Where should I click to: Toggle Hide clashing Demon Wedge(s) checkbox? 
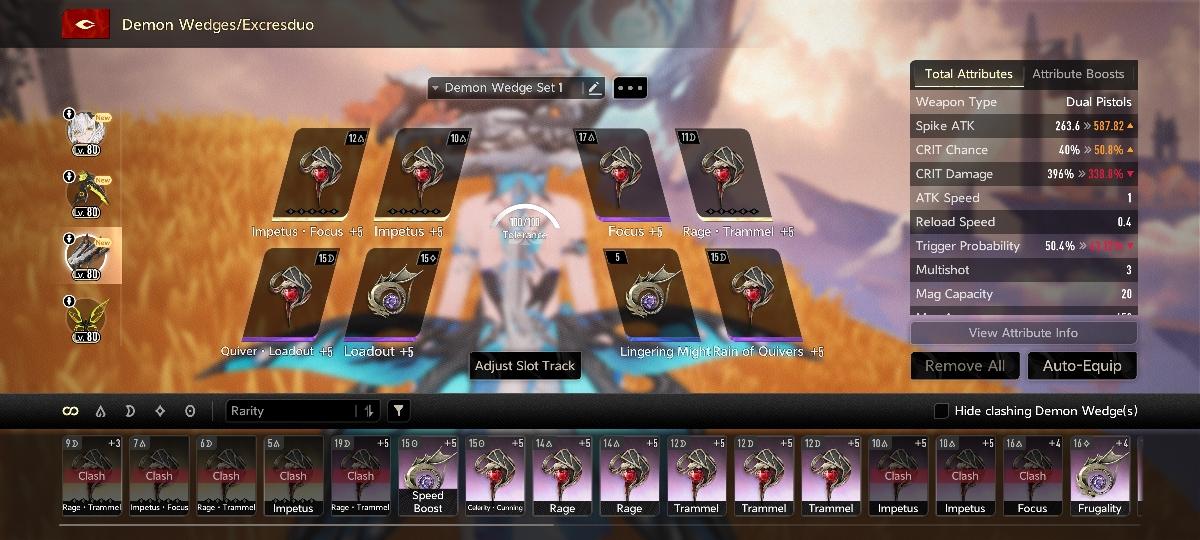click(941, 411)
